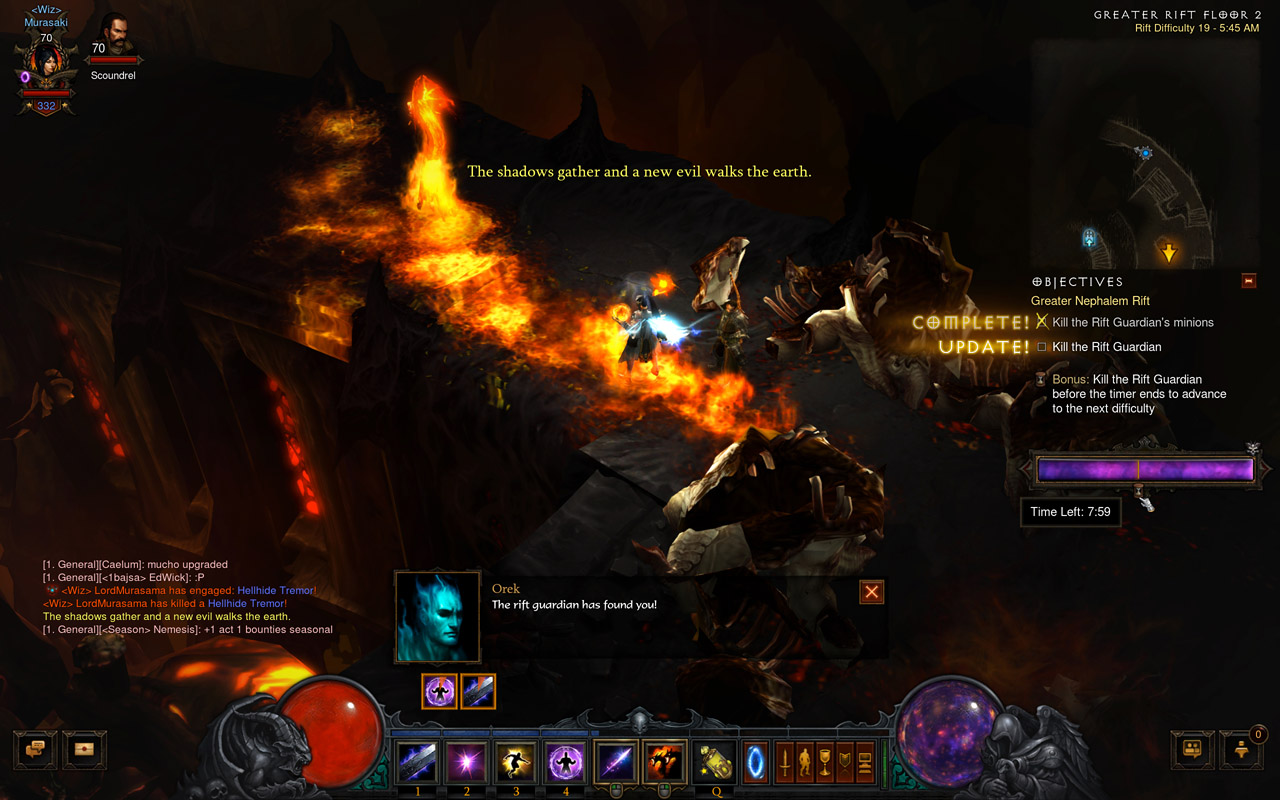Screen dimensions: 1280x800
Task: Open the social friends list button
Action: click(1192, 748)
